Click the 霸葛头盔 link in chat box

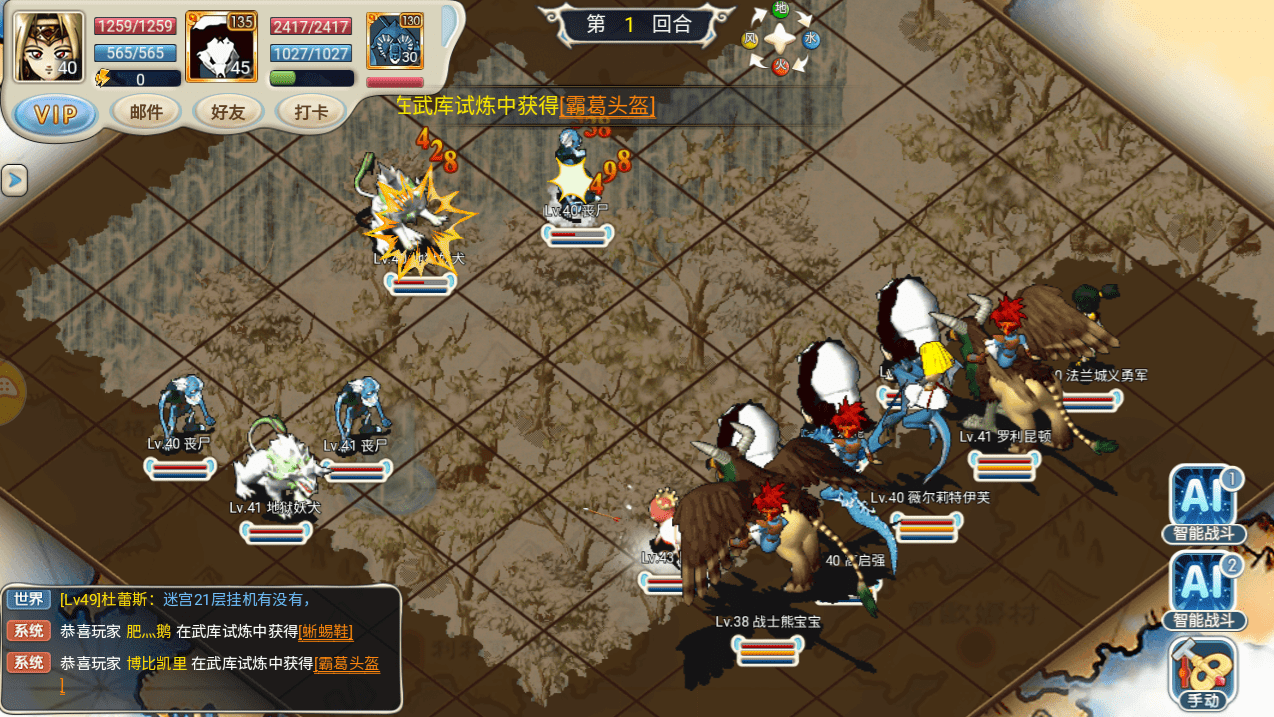coord(347,663)
